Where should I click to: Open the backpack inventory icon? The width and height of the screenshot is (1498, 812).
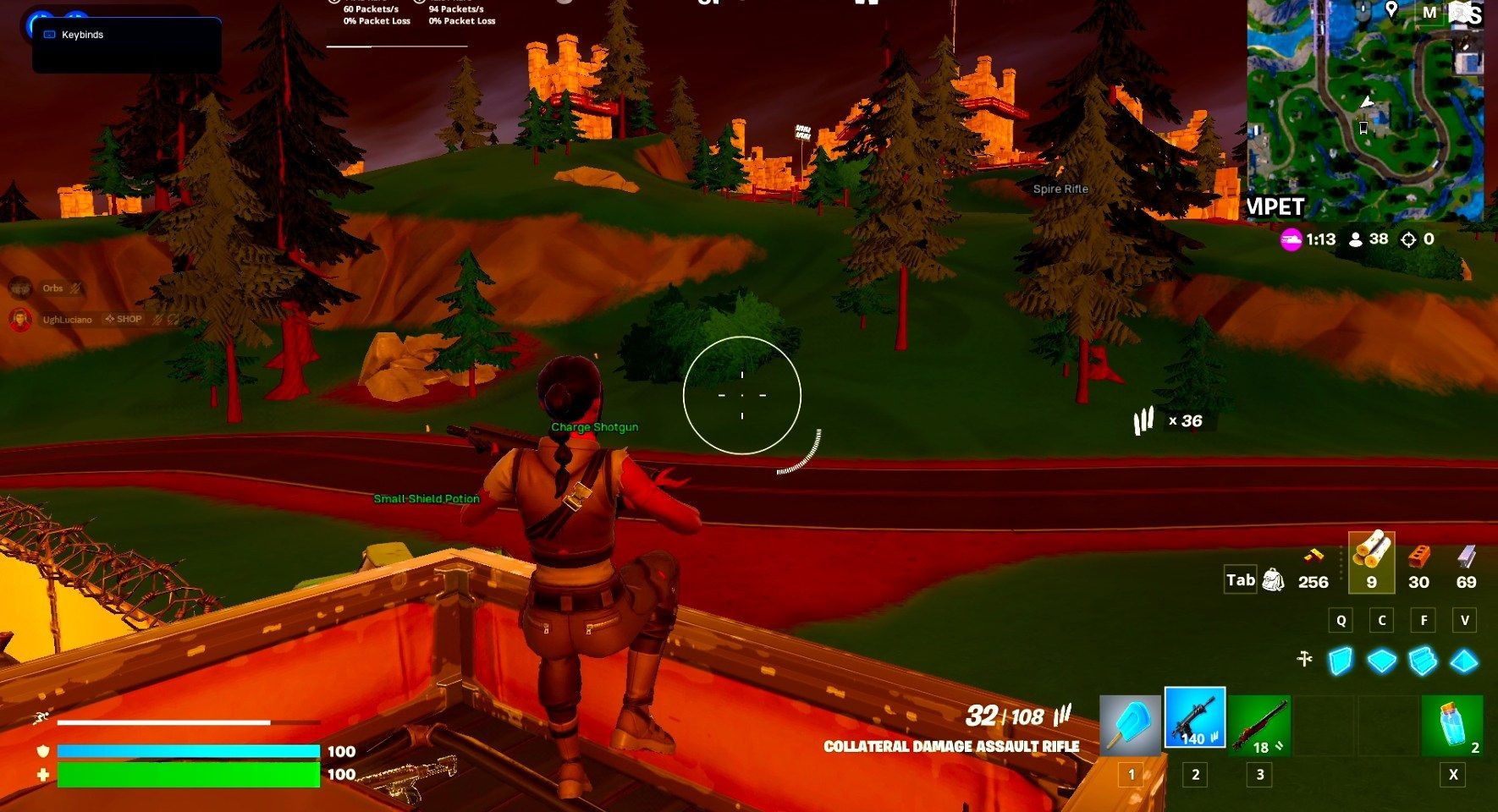(1273, 579)
